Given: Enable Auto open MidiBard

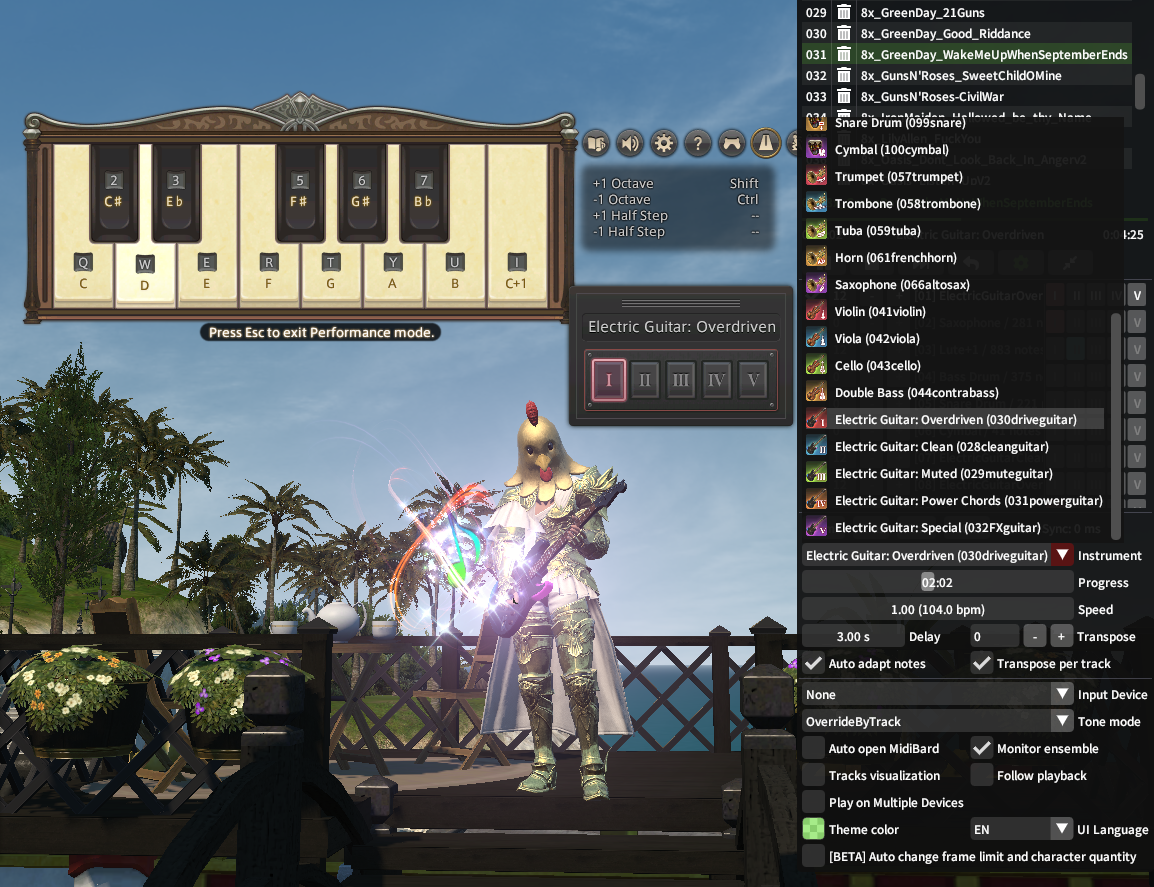Looking at the screenshot, I should [814, 749].
